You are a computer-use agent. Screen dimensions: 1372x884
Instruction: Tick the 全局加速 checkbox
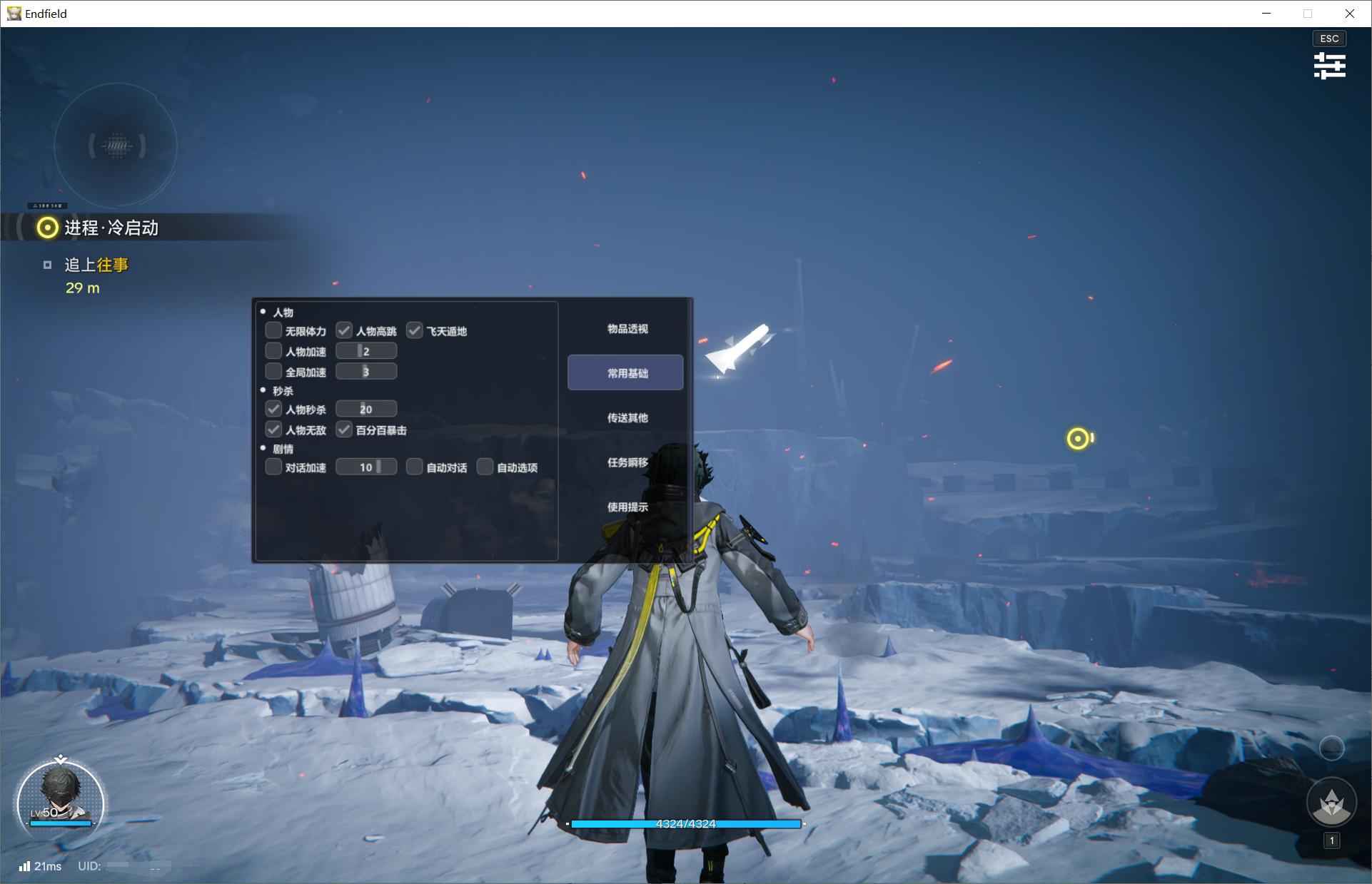[x=273, y=372]
